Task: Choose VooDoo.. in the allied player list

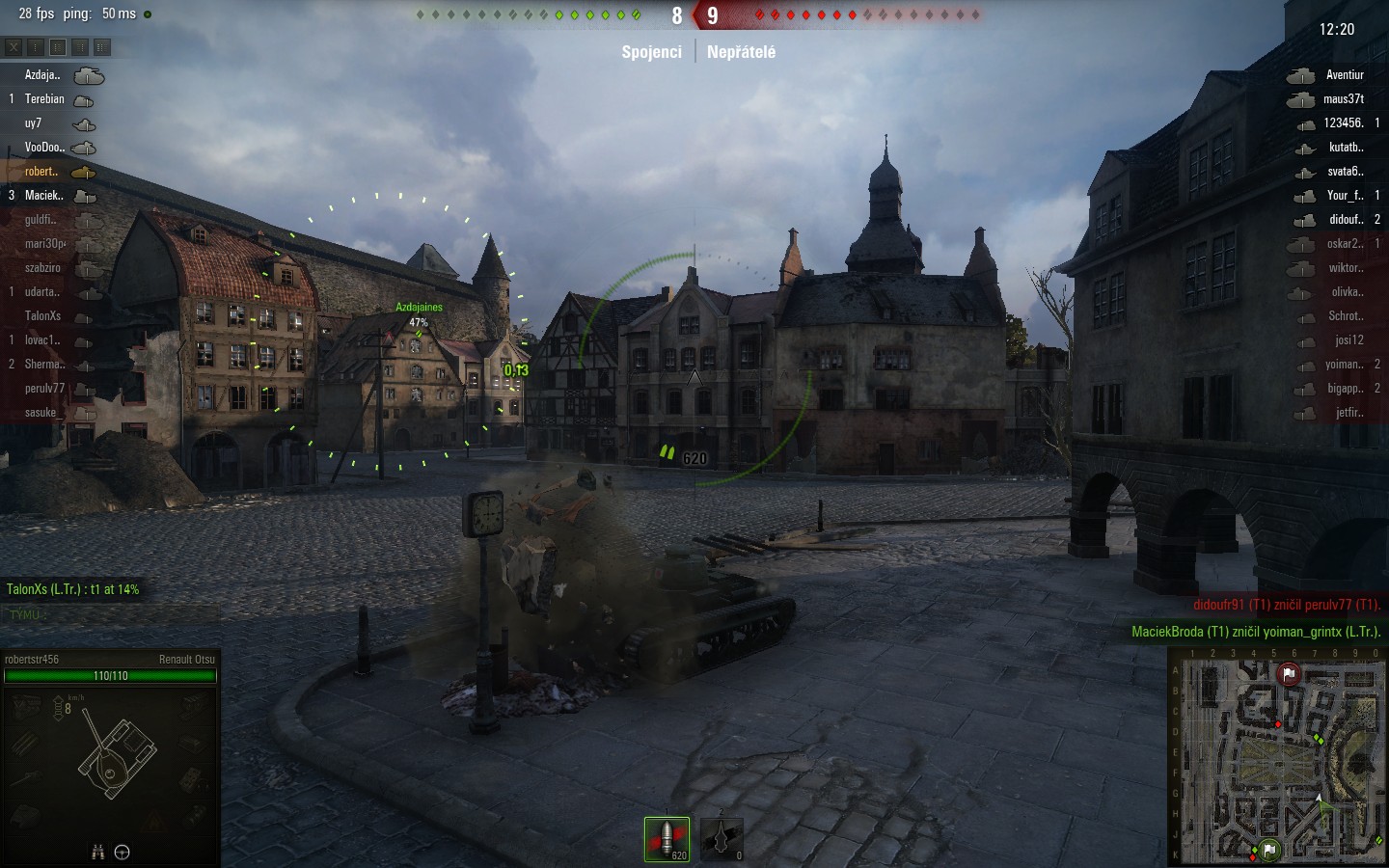Action: tap(44, 148)
